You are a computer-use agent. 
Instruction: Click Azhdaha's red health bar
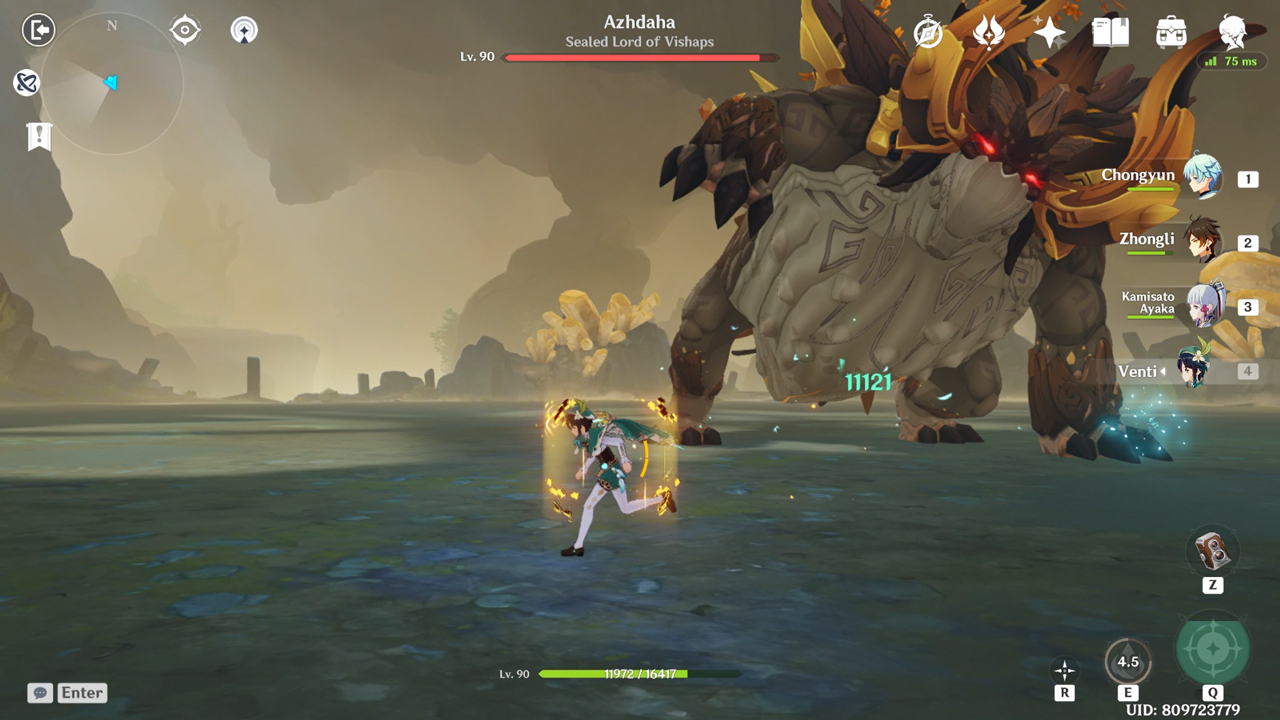[x=640, y=57]
